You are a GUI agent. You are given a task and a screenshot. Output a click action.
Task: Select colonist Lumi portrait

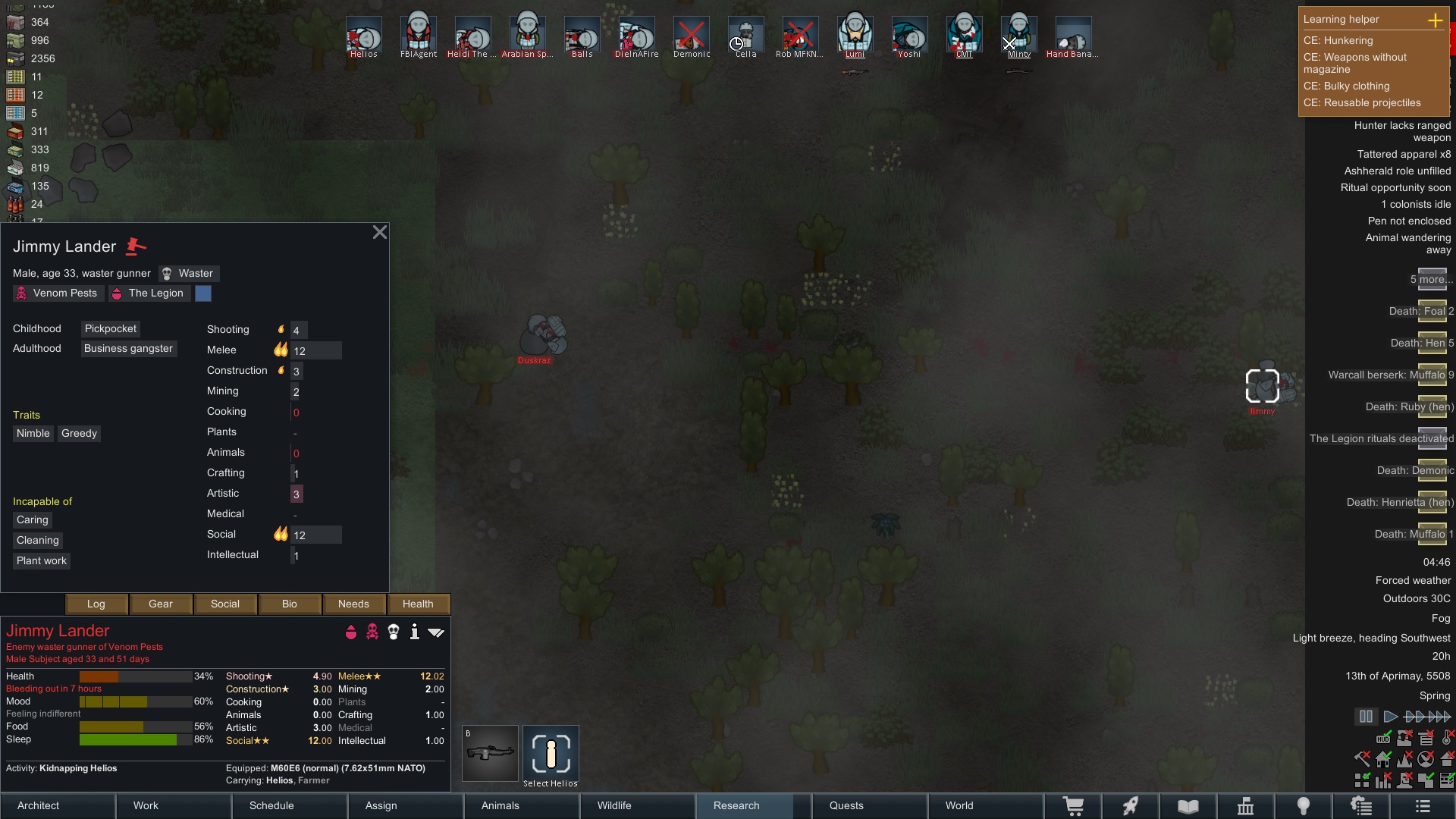(x=855, y=35)
